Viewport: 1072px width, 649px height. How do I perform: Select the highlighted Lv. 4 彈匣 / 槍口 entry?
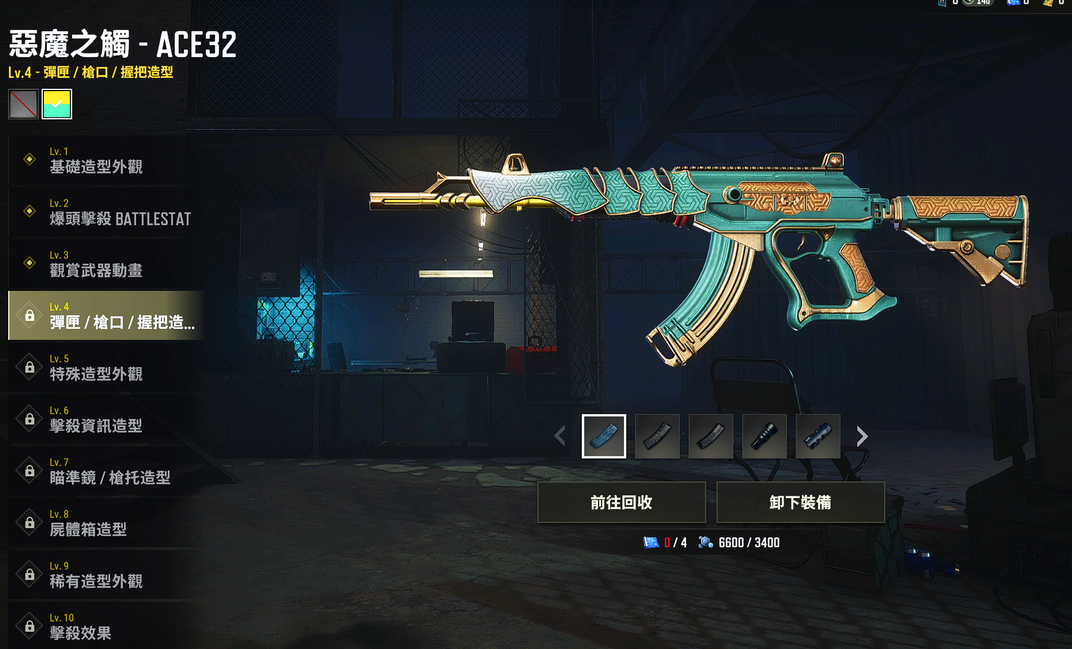pos(105,316)
